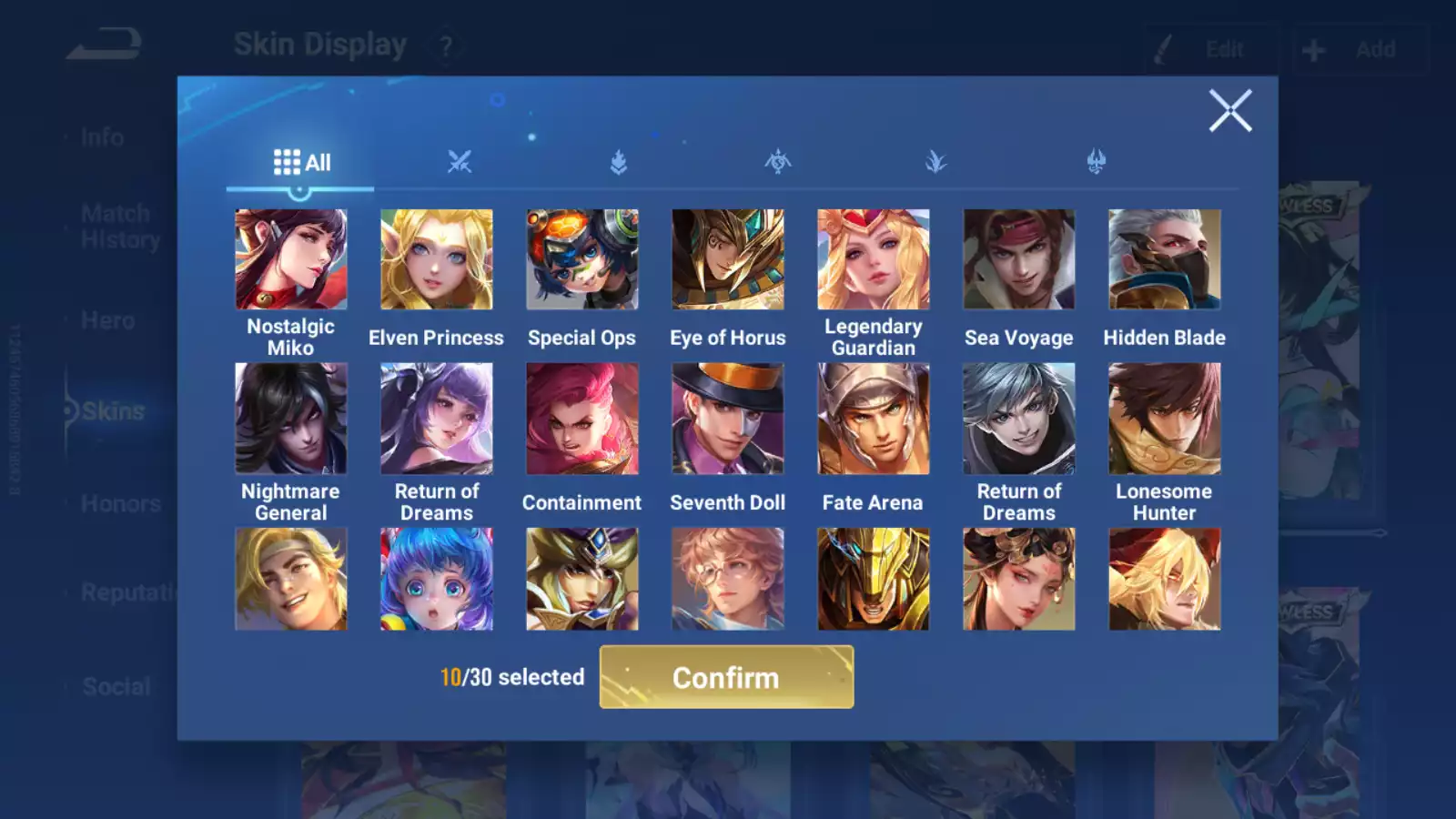Choose the Containment skin
1456x819 pixels.
[582, 419]
